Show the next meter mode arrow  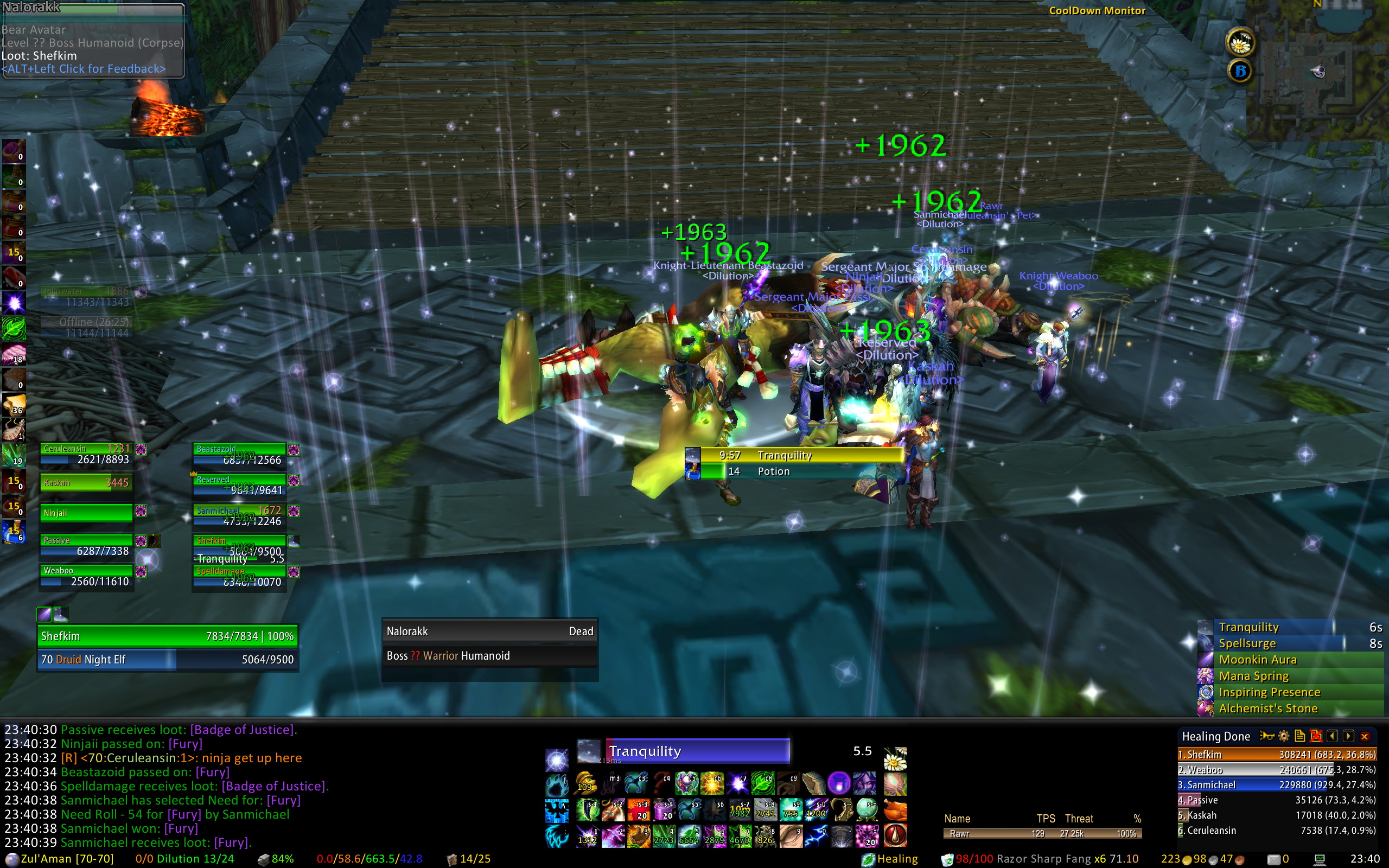pos(1348,736)
